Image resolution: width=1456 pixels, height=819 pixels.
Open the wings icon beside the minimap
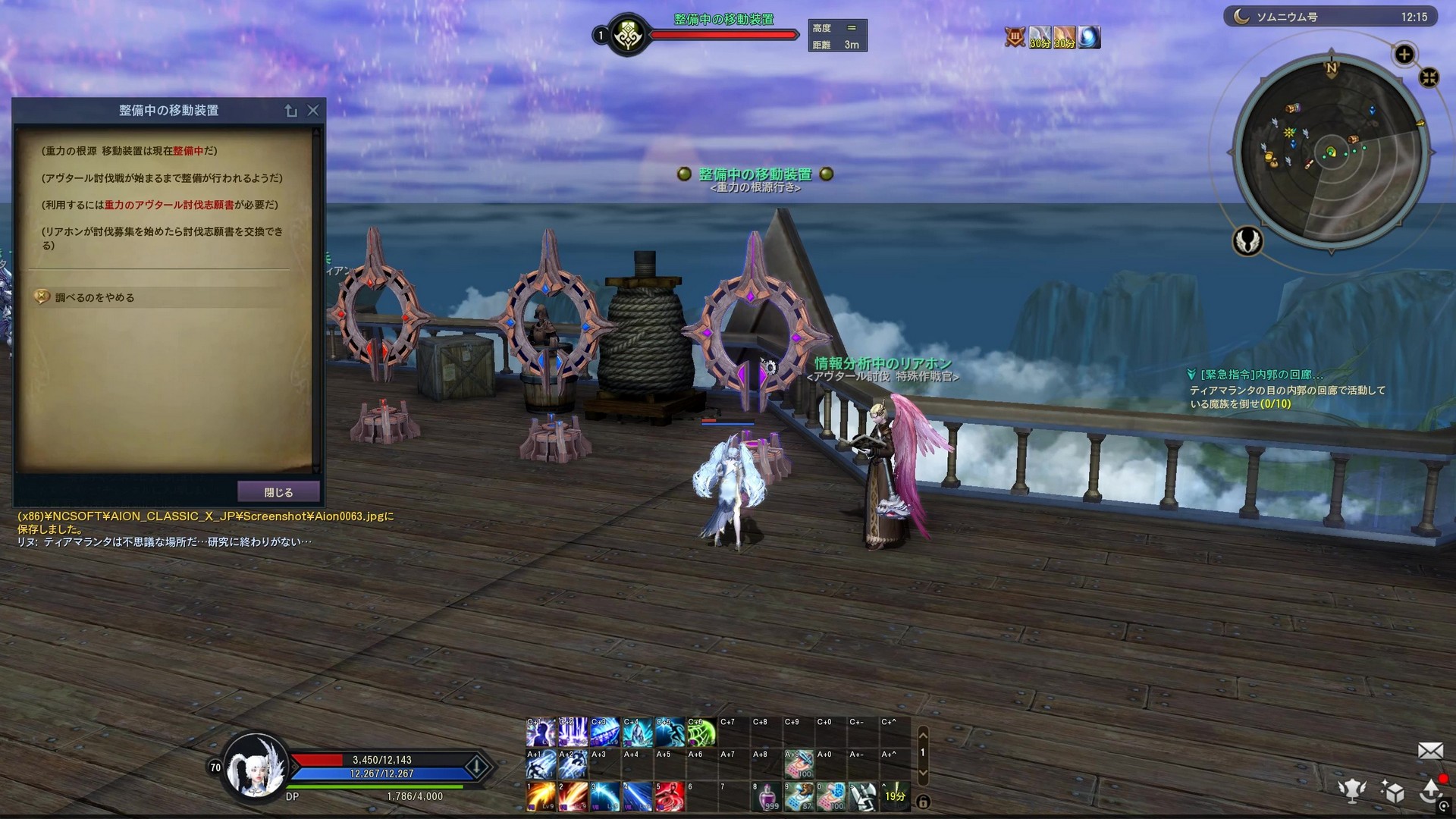pos(1247,241)
